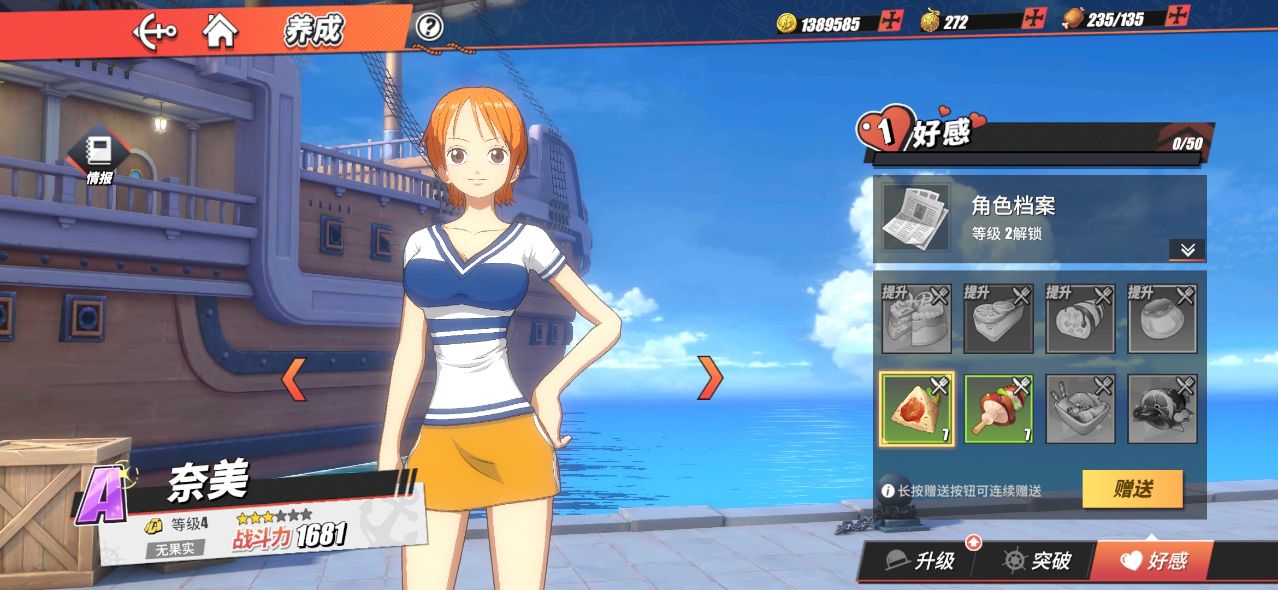The image size is (1278, 590).
Task: Switch to next character with right arrow
Action: pyautogui.click(x=709, y=377)
